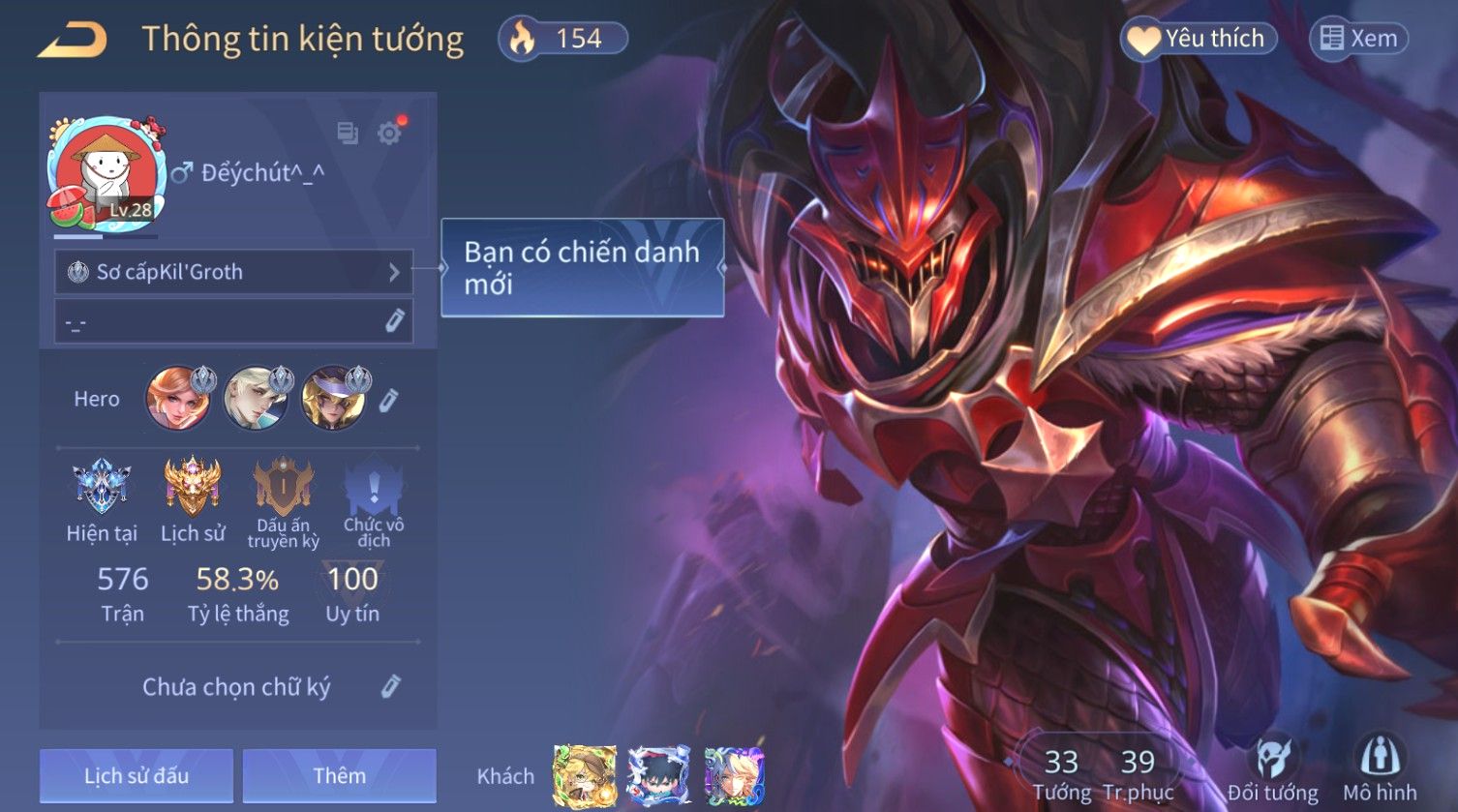1458x812 pixels.
Task: Open Lịch sử đấu match history
Action: 137,776
